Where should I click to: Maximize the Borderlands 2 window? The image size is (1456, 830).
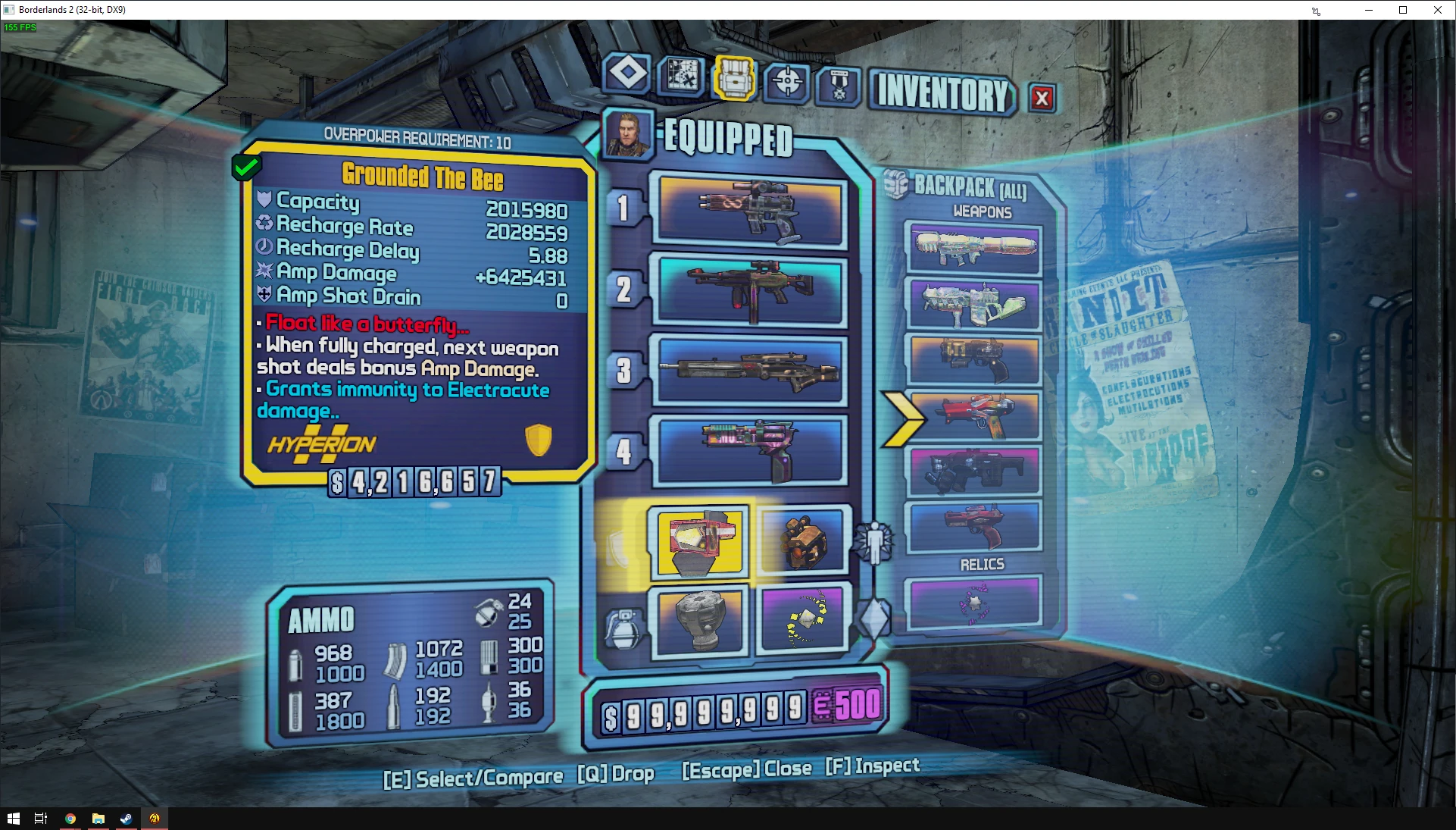click(x=1403, y=10)
